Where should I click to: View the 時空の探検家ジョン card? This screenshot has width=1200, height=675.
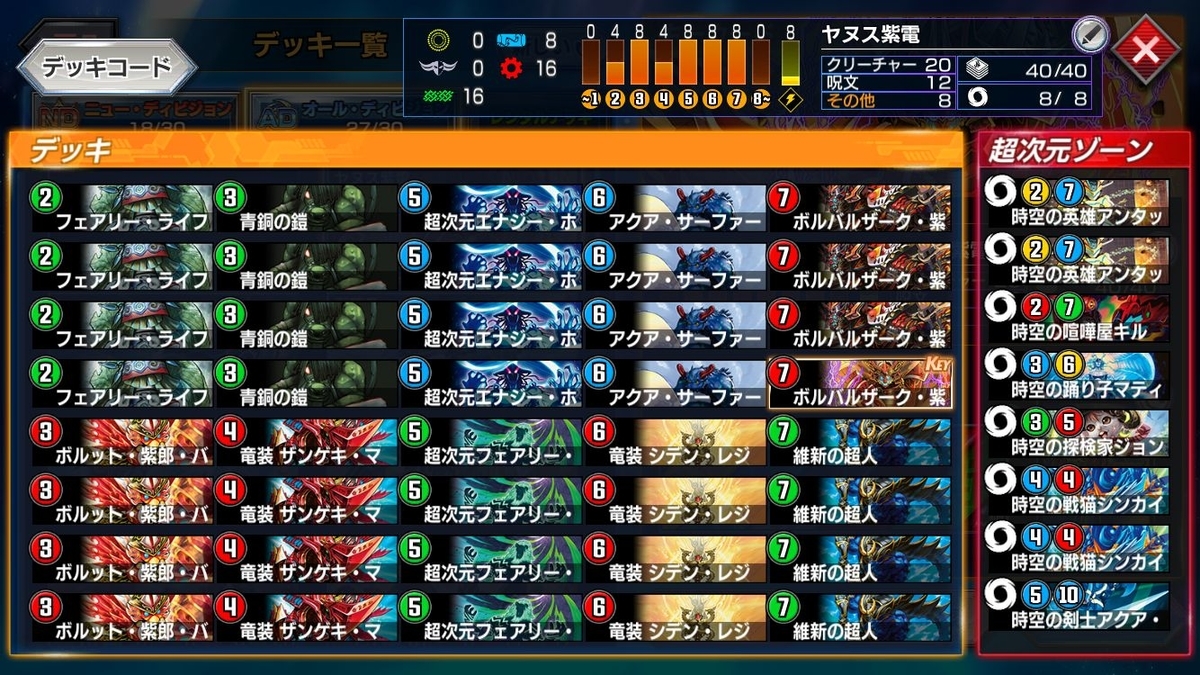tap(1076, 432)
